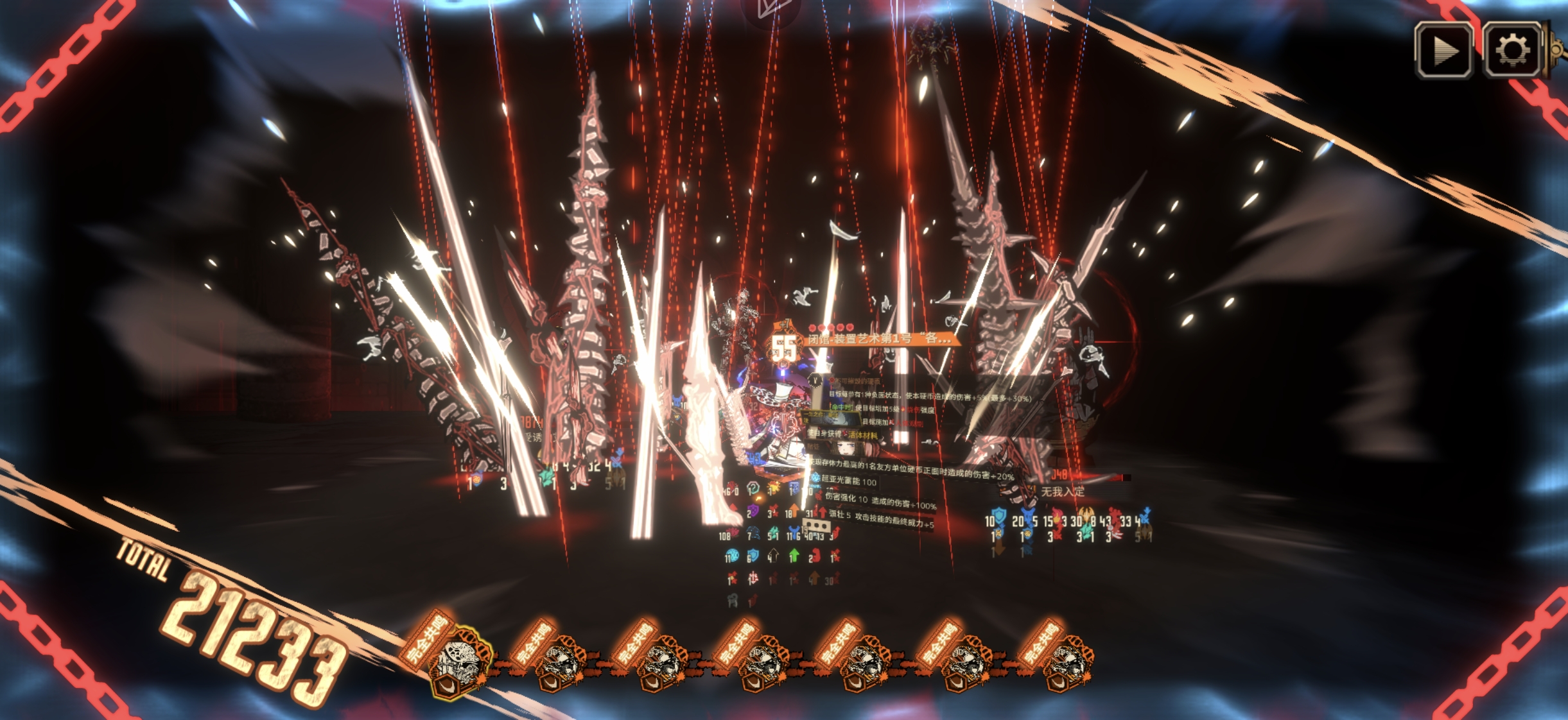Screen dimensions: 1568x720
Task: Open the gear settings menu
Action: 1512,51
